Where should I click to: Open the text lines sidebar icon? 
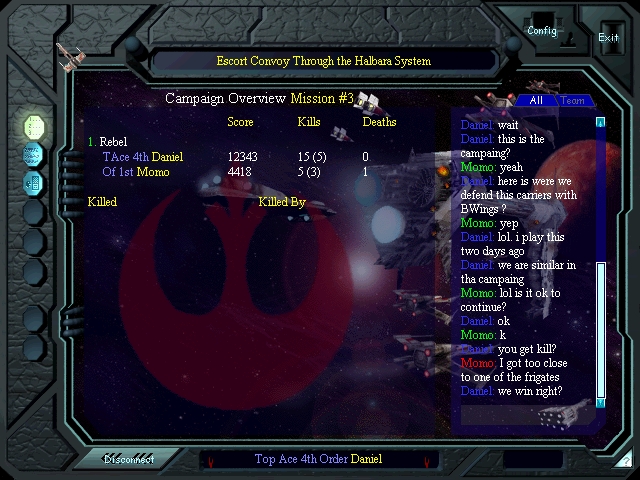point(34,154)
